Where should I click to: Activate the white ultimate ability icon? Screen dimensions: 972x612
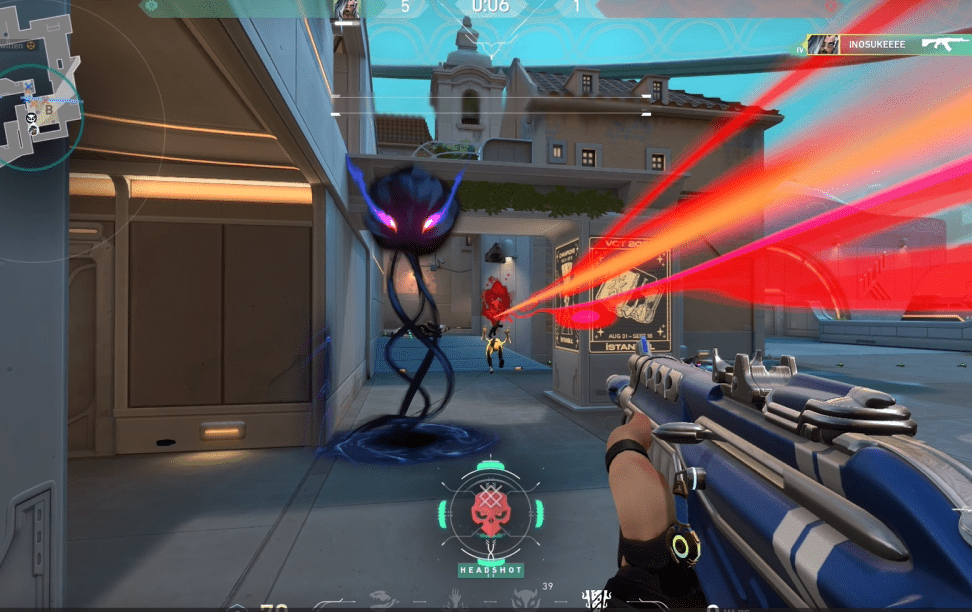pyautogui.click(x=597, y=599)
